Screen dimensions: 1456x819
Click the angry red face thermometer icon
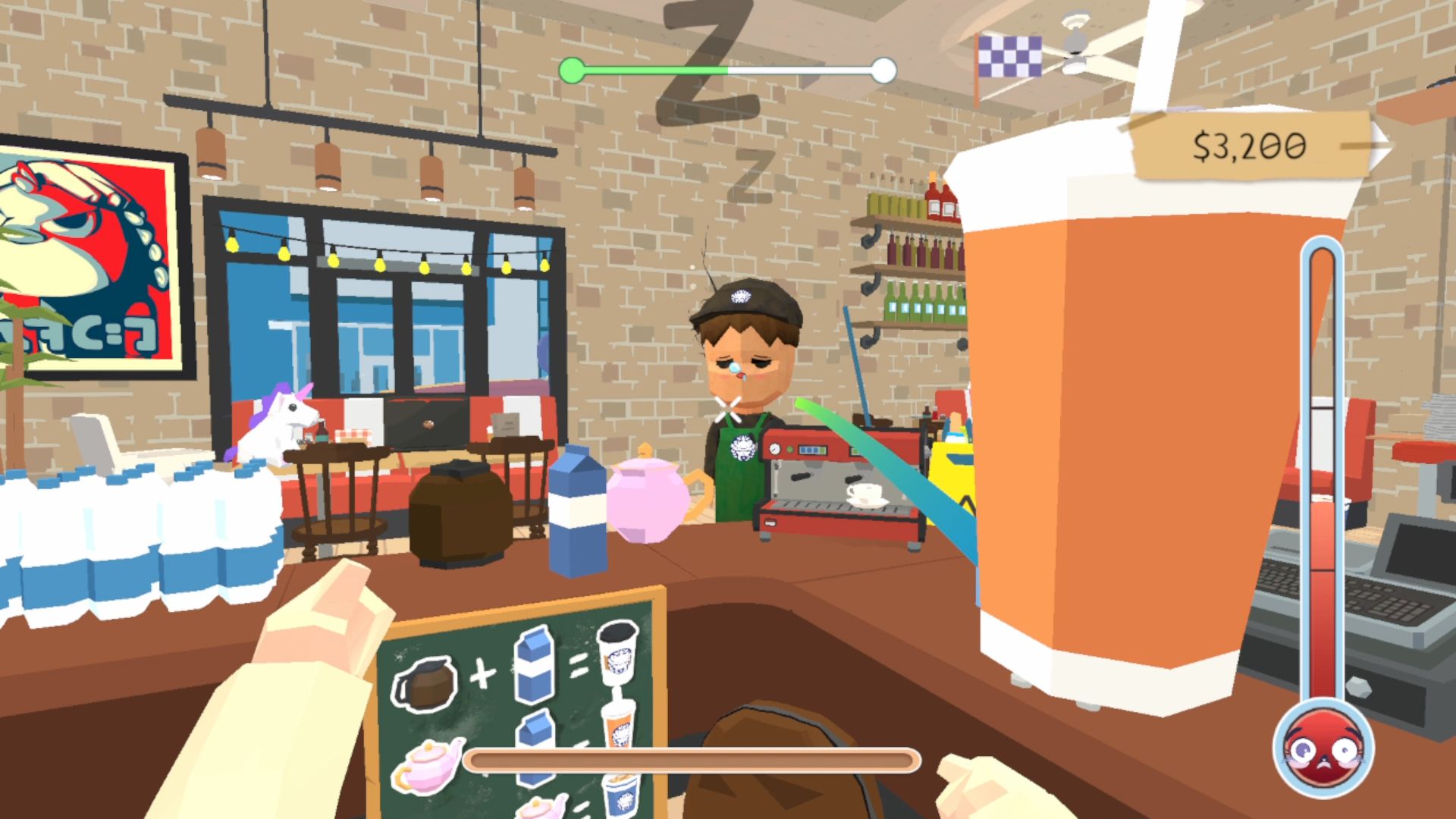[x=1323, y=750]
